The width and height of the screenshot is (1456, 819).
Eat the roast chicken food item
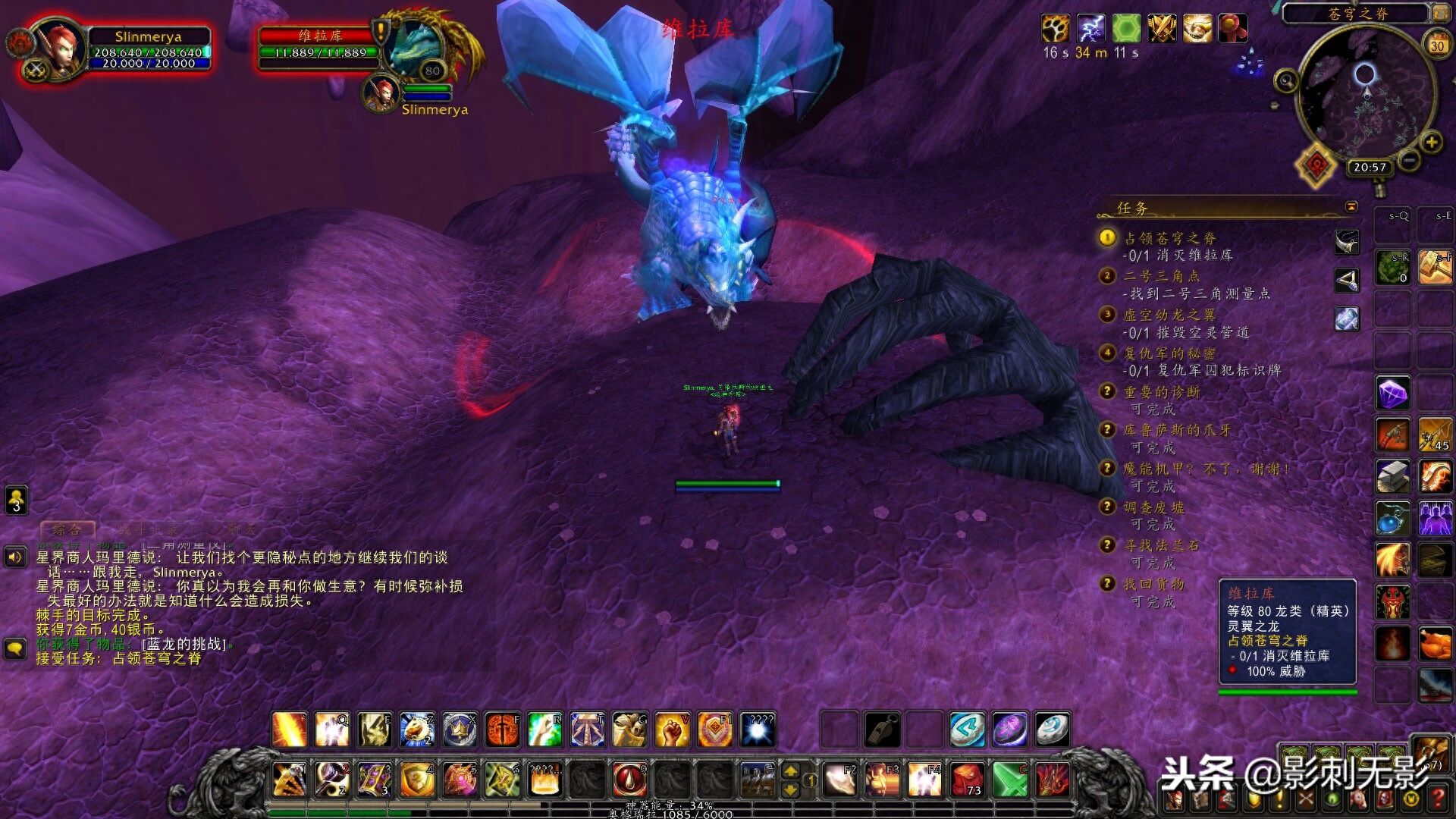tap(1435, 643)
